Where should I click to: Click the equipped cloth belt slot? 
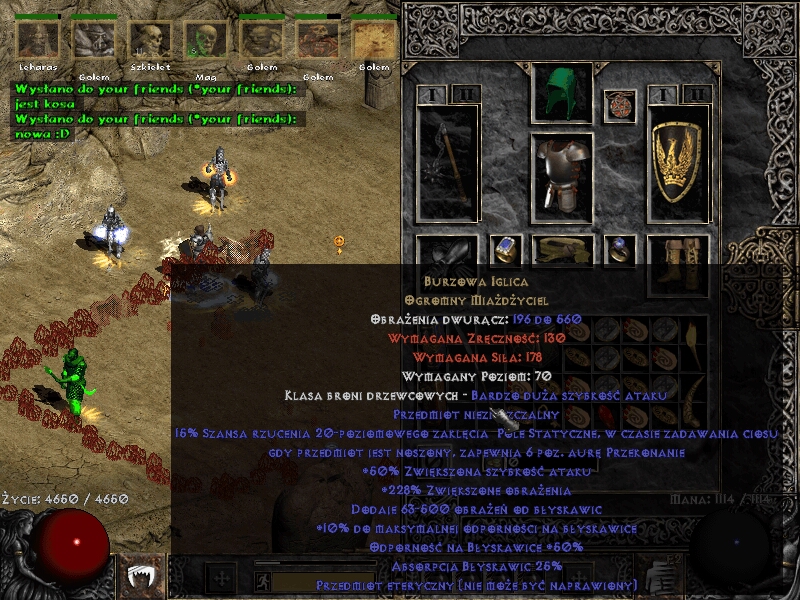[x=562, y=250]
